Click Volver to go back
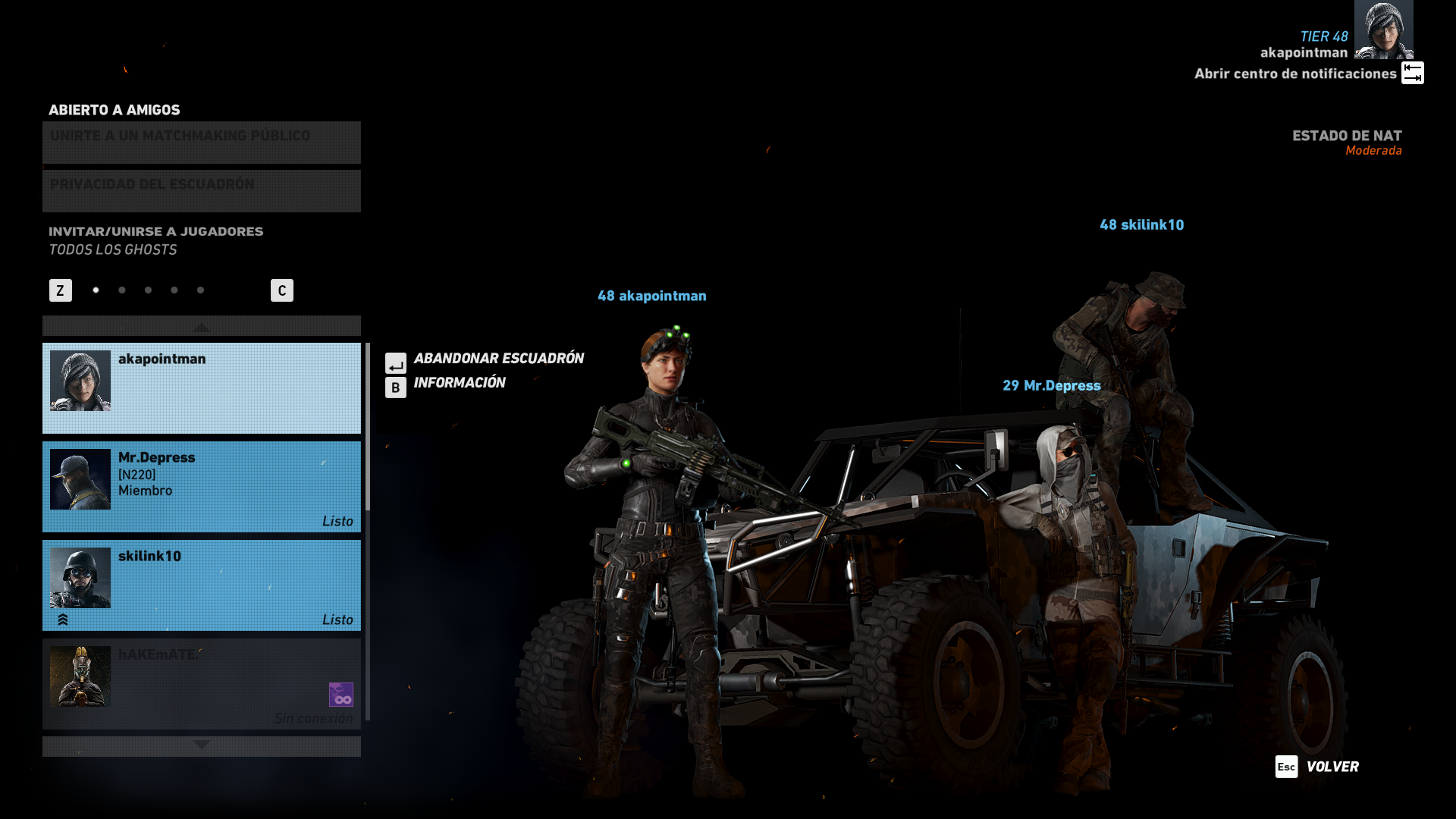 [x=1332, y=767]
